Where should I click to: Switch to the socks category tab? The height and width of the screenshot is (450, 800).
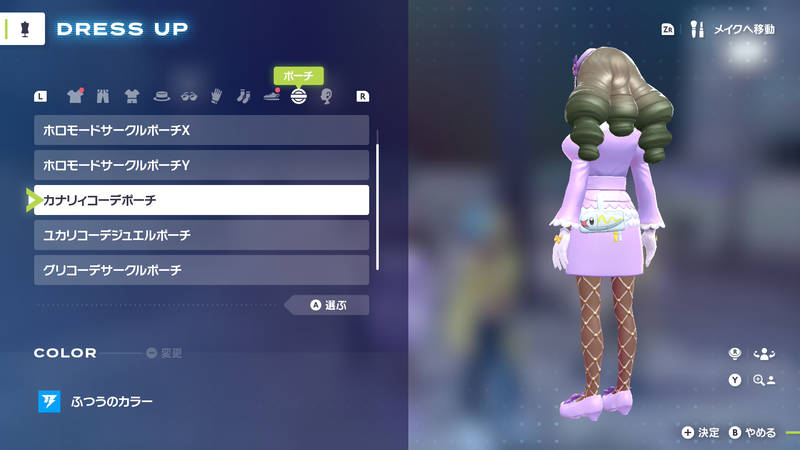243,97
